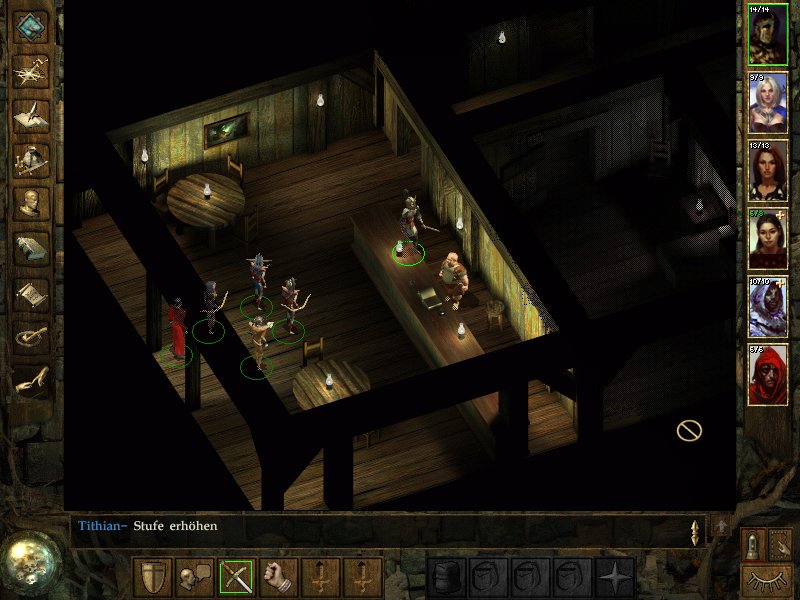The width and height of the screenshot is (800, 600).
Task: Click the crystal icon atop the sidebar
Action: [32, 27]
